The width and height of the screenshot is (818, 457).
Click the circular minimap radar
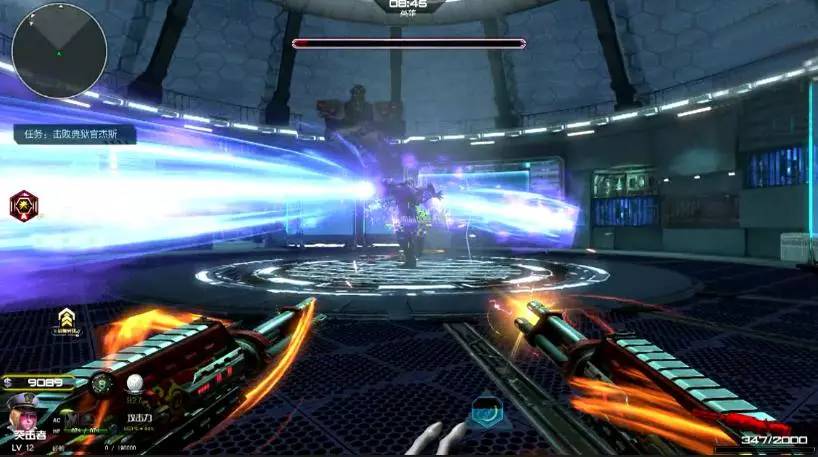pos(59,50)
